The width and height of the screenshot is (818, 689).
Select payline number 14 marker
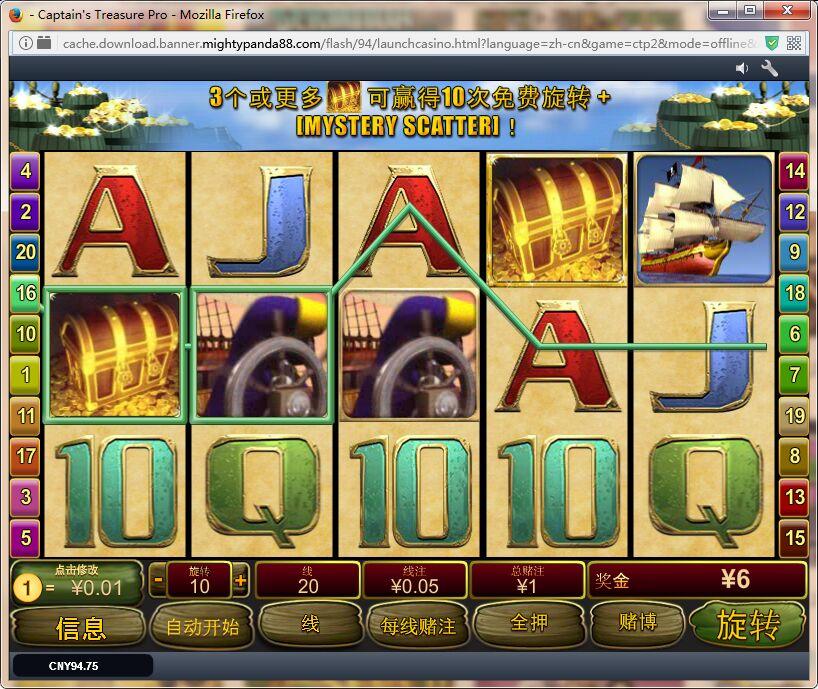click(795, 171)
